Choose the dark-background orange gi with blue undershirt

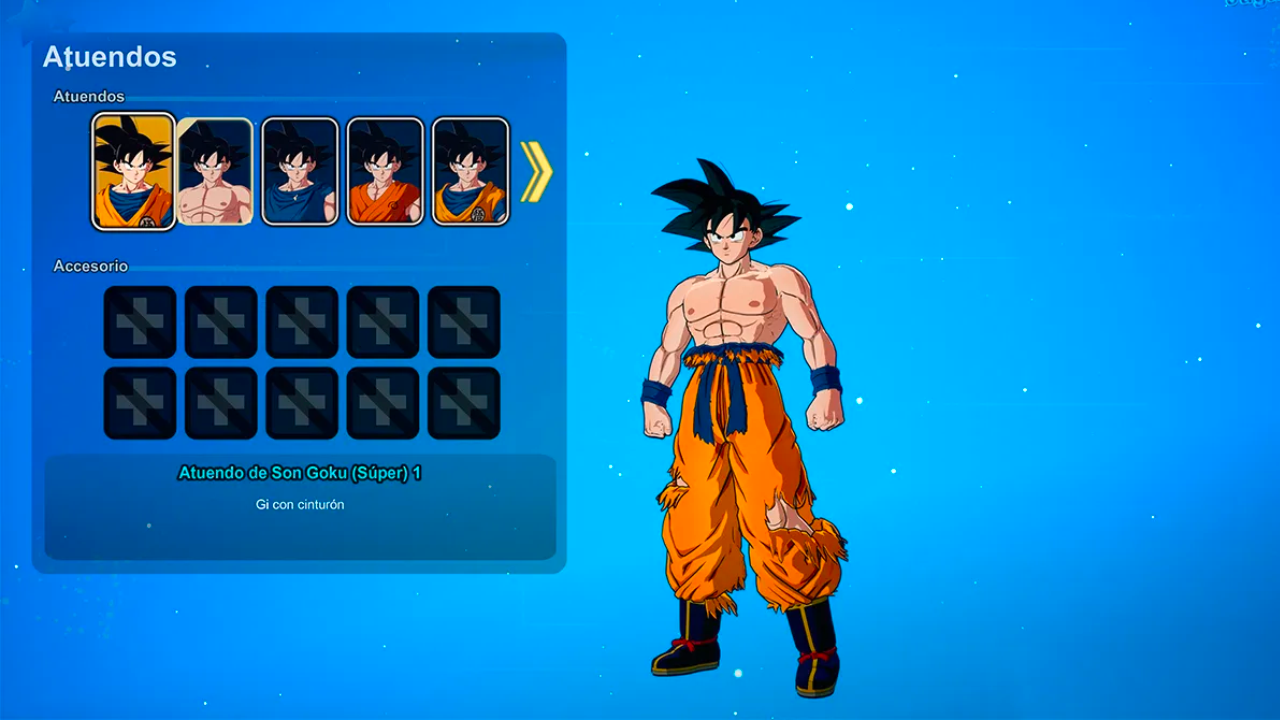click(470, 171)
